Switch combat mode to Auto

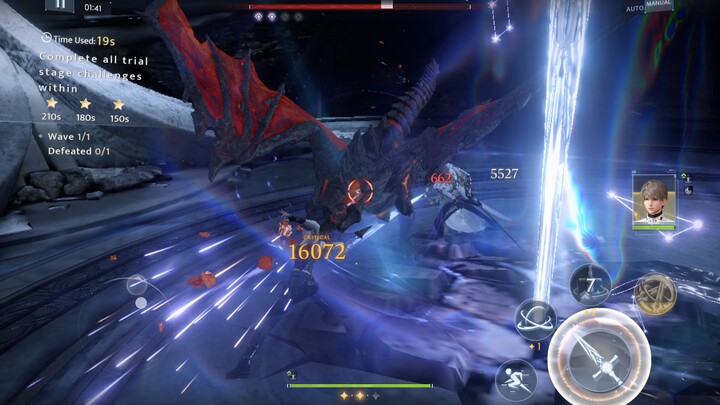click(634, 8)
